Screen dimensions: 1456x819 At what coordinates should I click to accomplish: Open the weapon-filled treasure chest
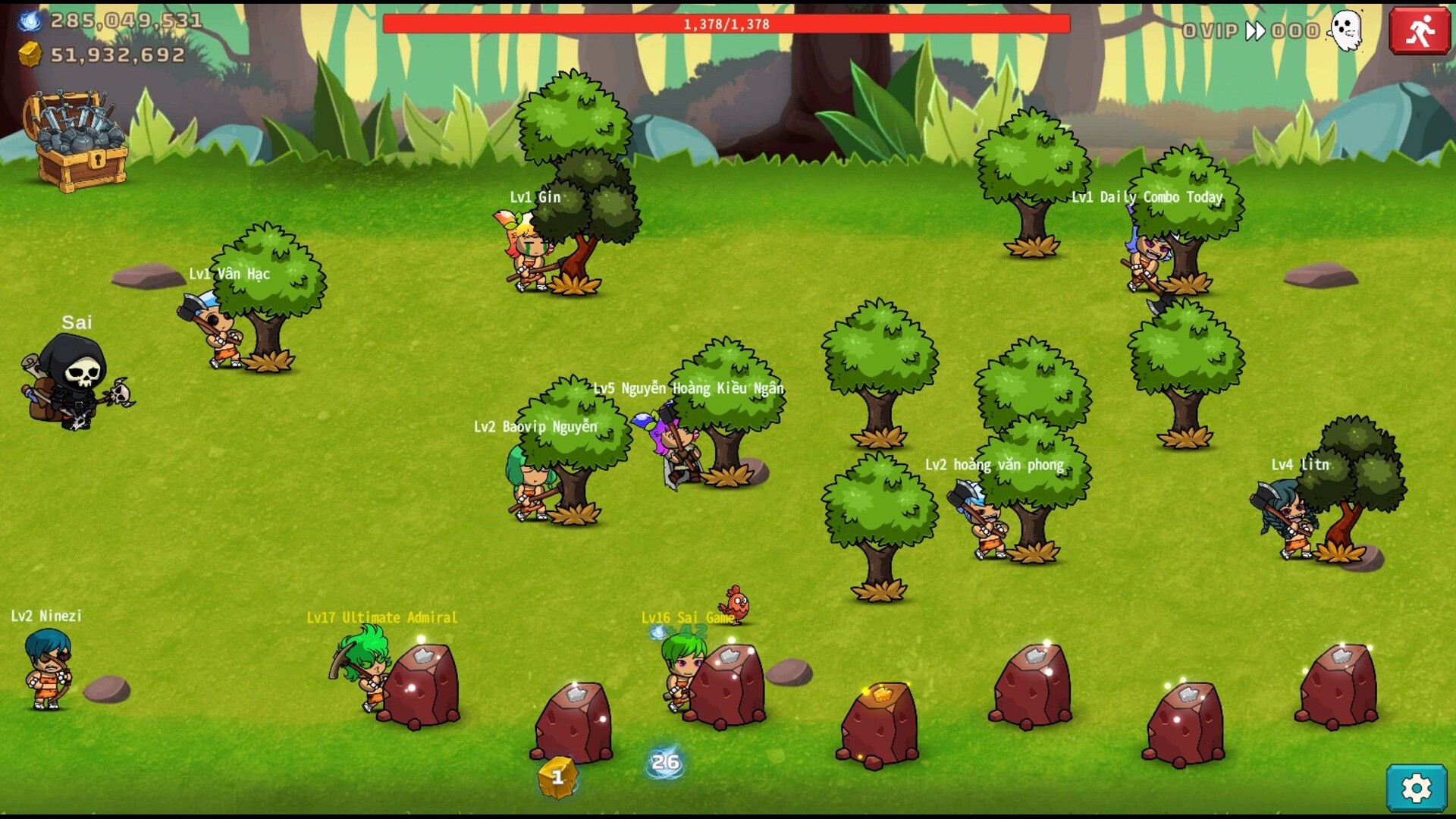77,142
